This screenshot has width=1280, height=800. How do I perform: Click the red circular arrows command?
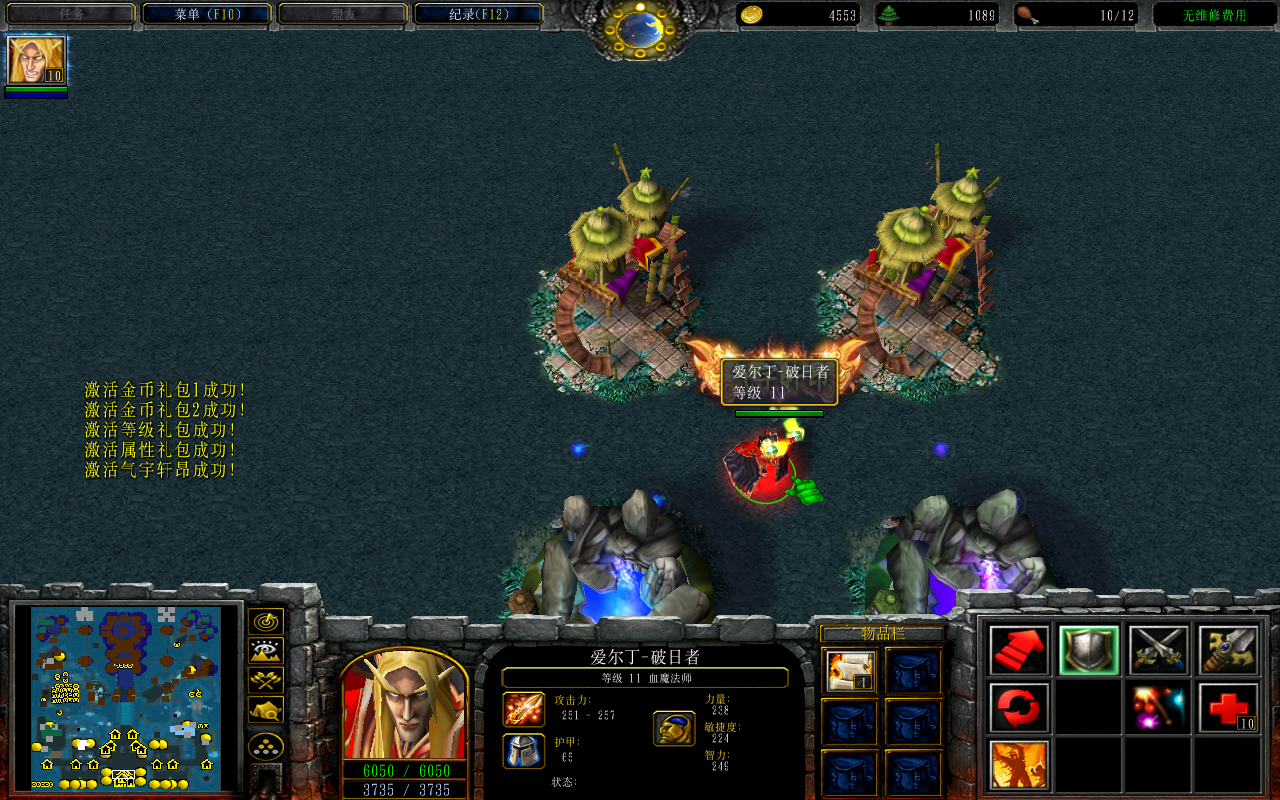click(x=1019, y=708)
